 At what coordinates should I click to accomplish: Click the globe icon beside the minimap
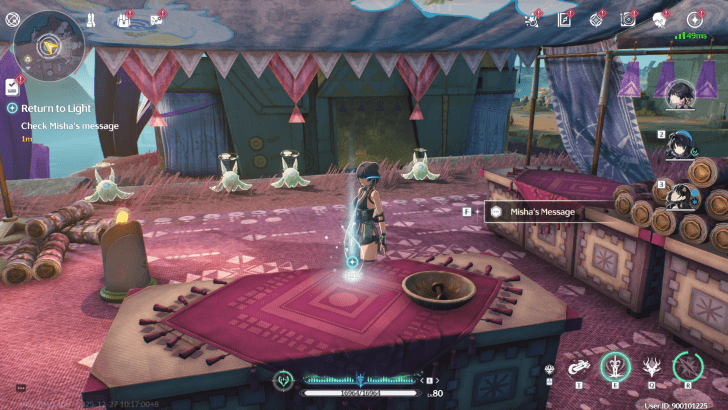[12, 18]
